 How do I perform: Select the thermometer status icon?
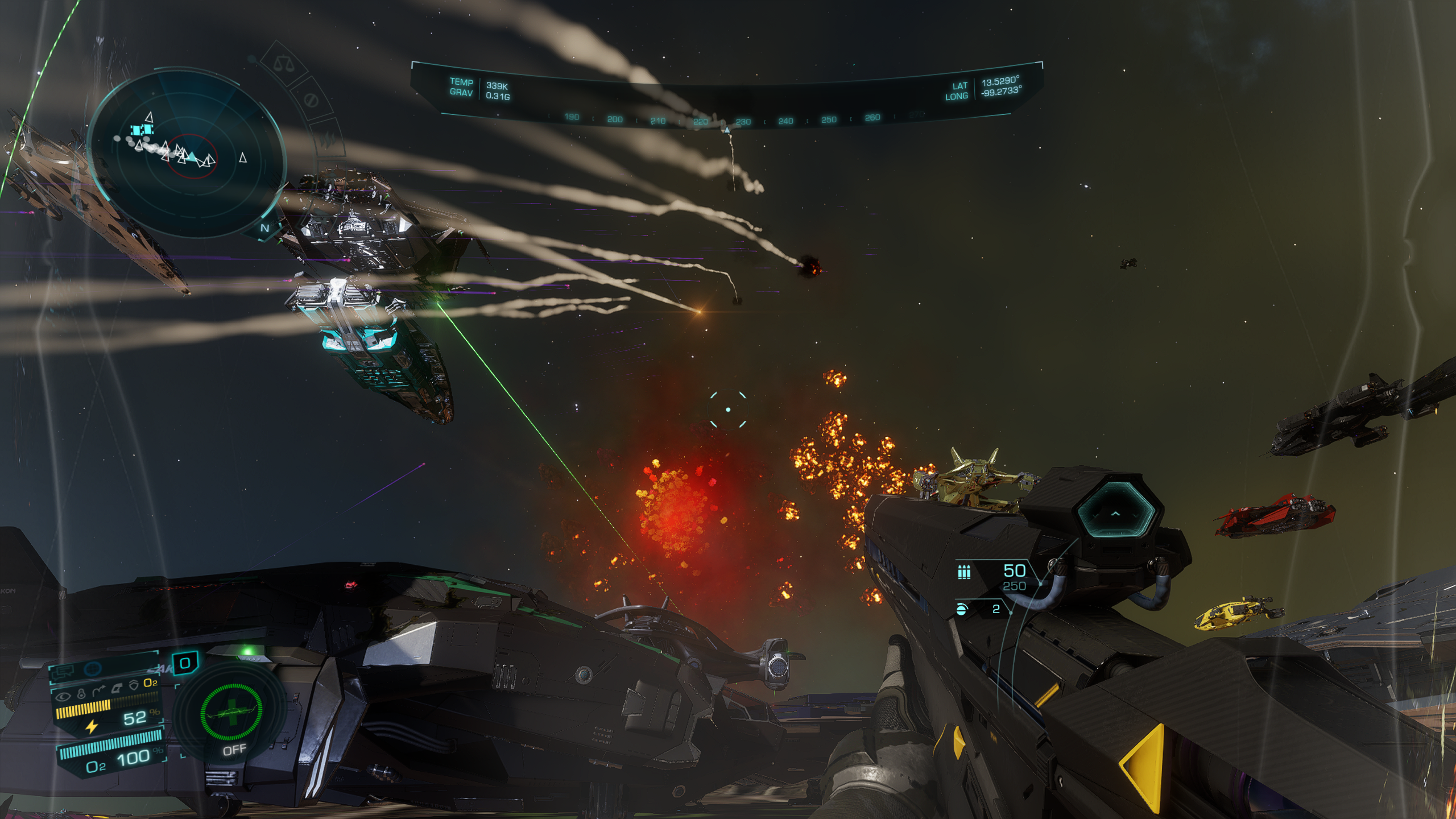[81, 693]
